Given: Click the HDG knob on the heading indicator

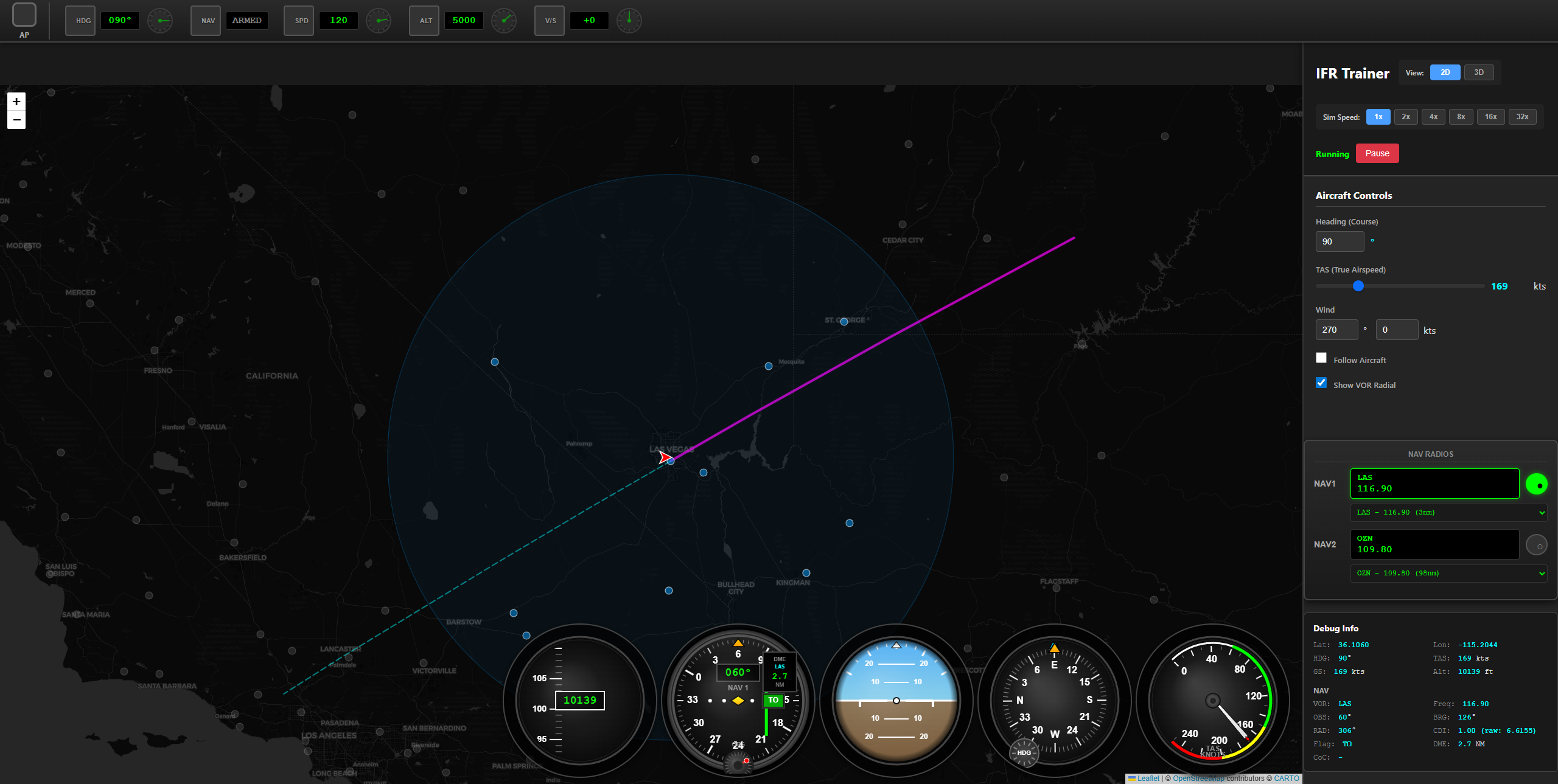Looking at the screenshot, I should tap(1024, 753).
